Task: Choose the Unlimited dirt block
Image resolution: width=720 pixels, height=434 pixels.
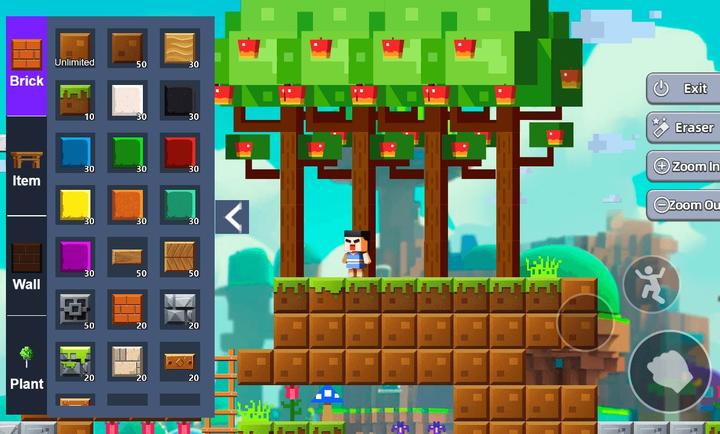Action: click(x=75, y=48)
